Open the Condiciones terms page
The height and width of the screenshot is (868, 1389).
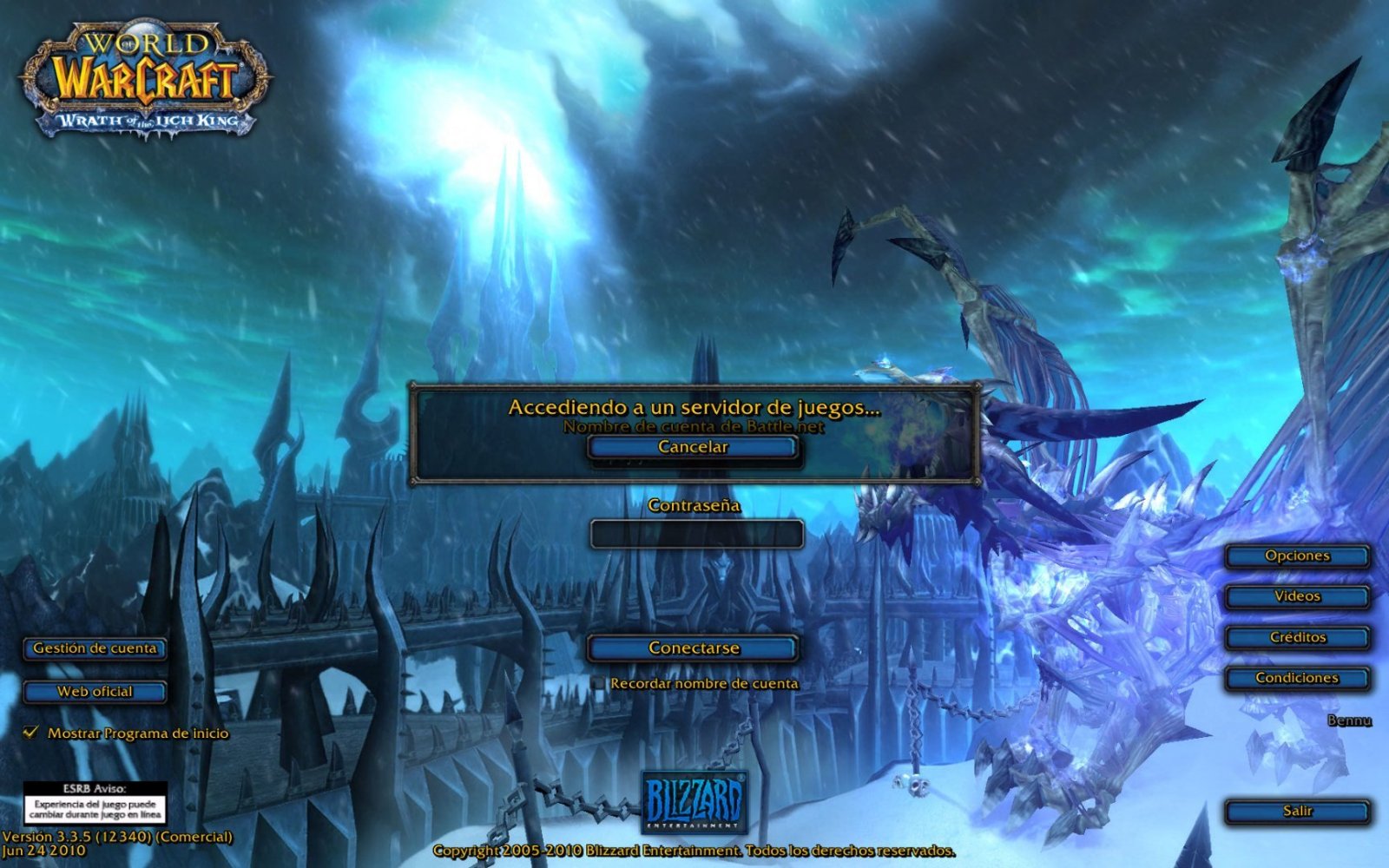click(x=1296, y=677)
